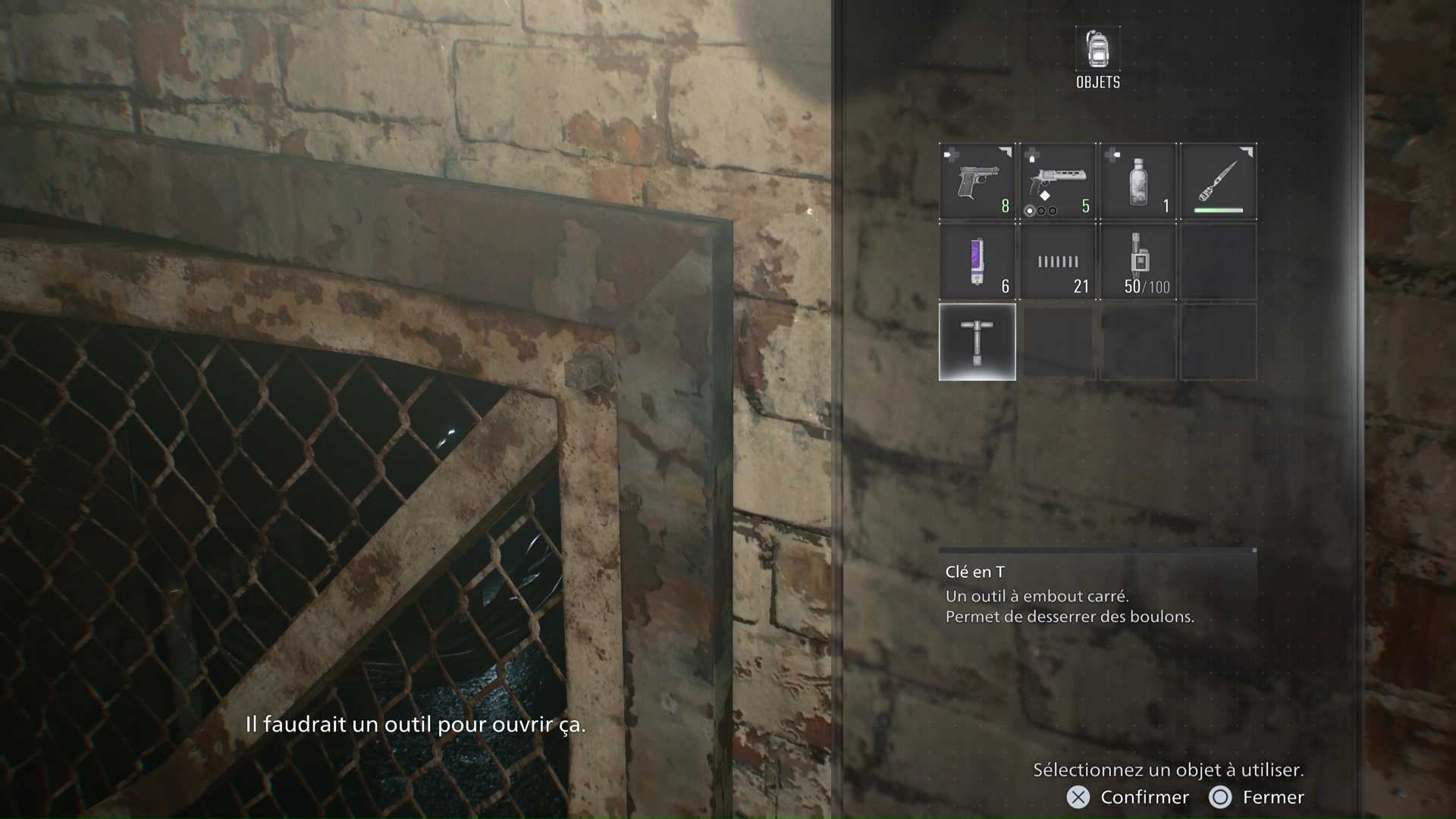Select the handgun with 8 rounds

[x=977, y=182]
